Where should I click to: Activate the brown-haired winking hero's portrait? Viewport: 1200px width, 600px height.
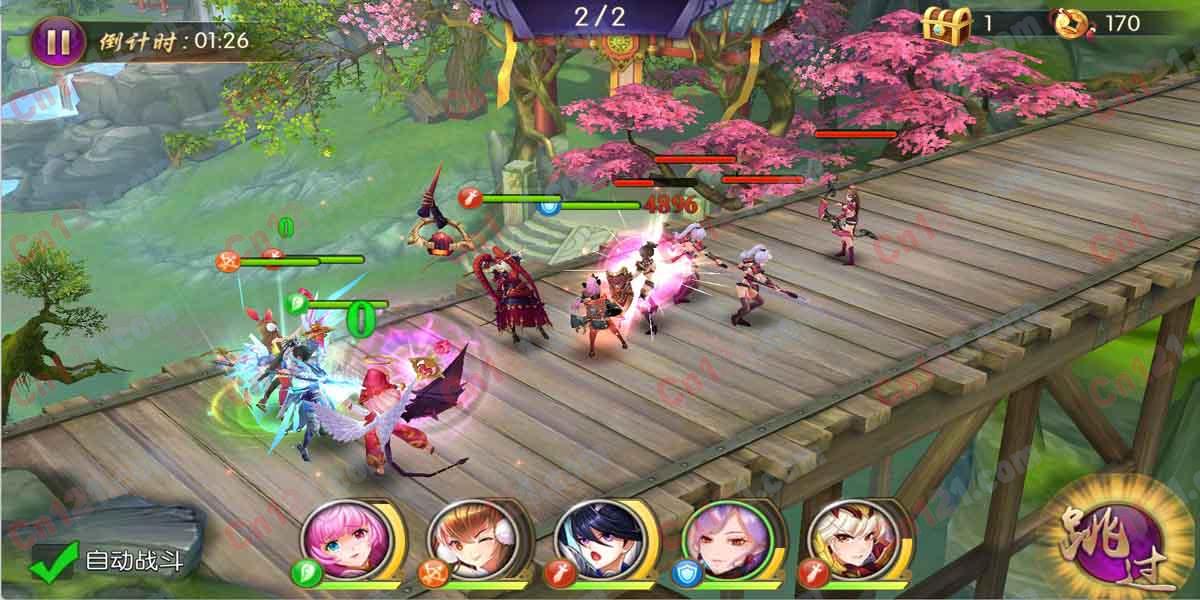point(463,538)
